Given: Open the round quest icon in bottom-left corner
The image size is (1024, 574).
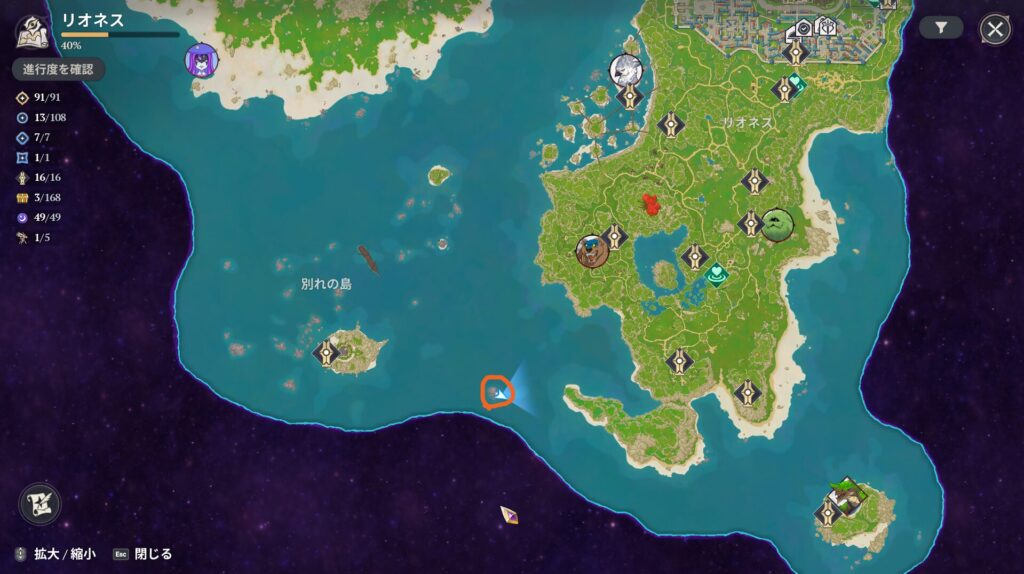Looking at the screenshot, I should pyautogui.click(x=40, y=503).
